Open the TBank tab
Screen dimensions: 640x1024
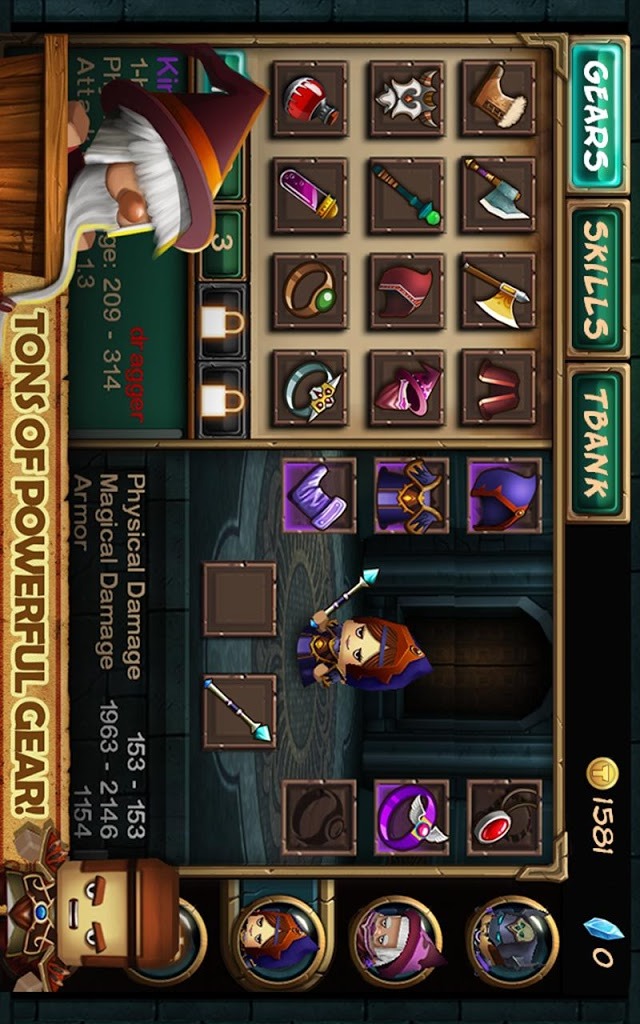click(597, 442)
